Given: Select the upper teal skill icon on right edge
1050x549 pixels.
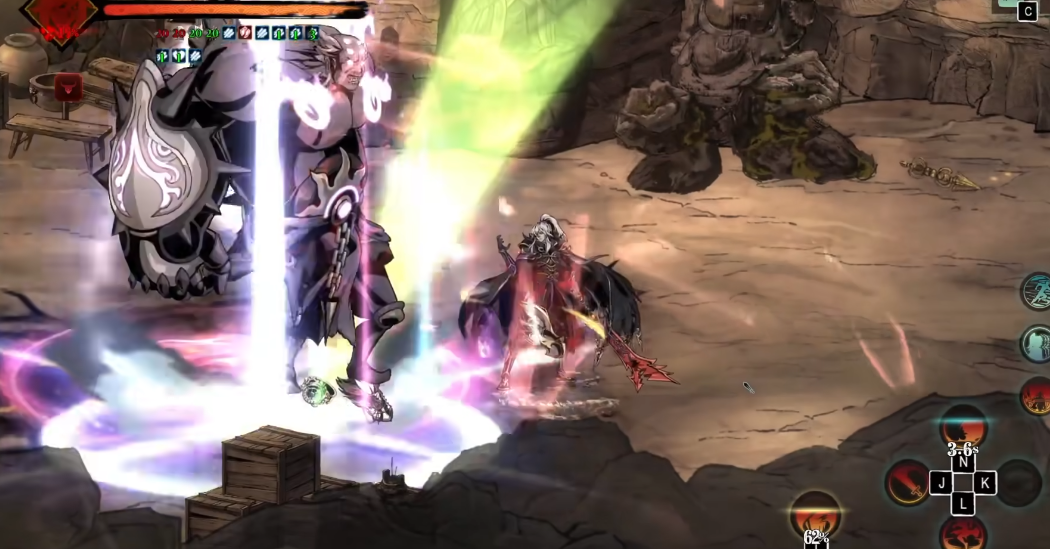Looking at the screenshot, I should pos(1036,291).
